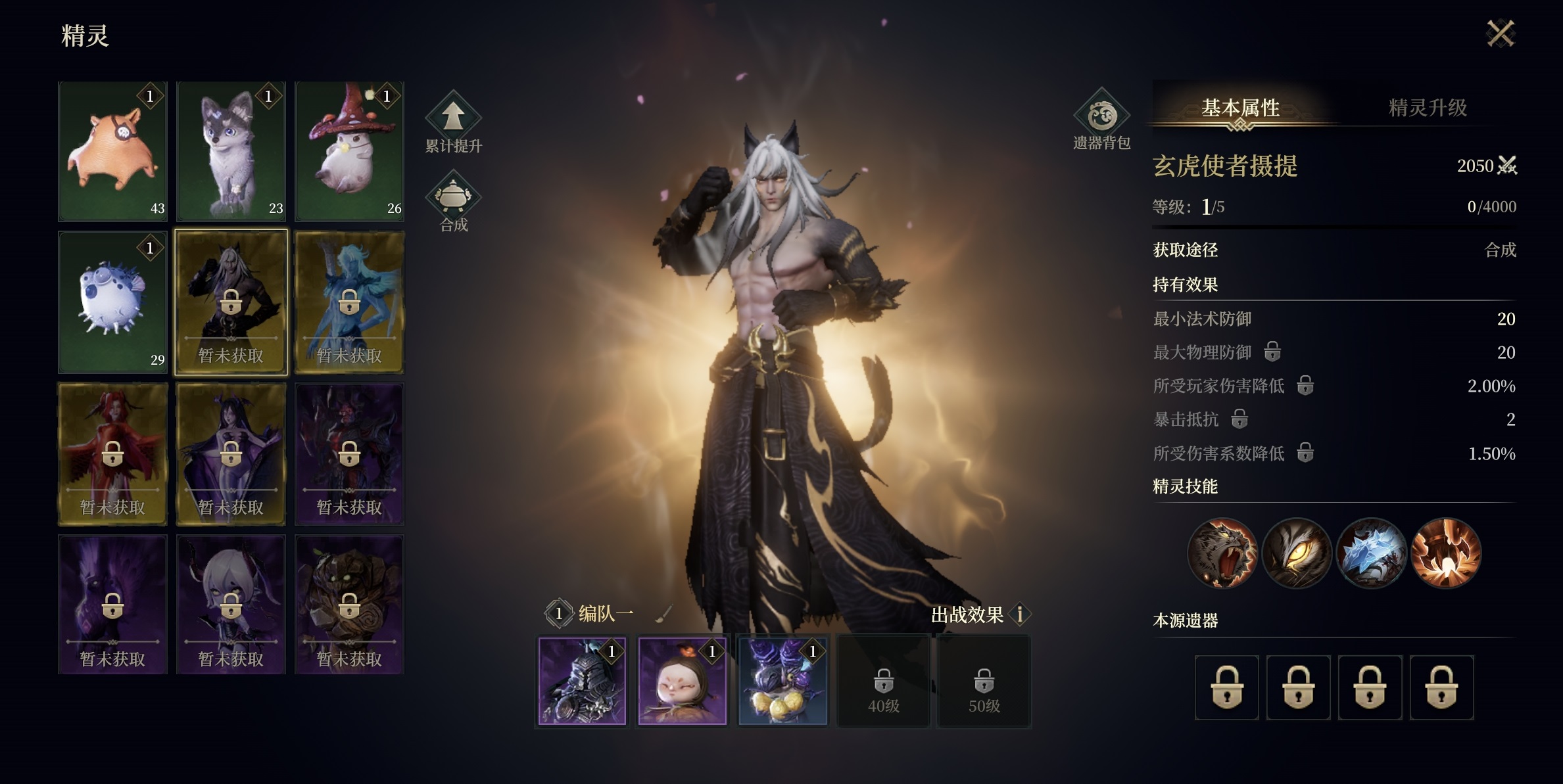This screenshot has height=784, width=1563.
Task: Switch to the 精灵升级 tab
Action: click(x=1428, y=109)
